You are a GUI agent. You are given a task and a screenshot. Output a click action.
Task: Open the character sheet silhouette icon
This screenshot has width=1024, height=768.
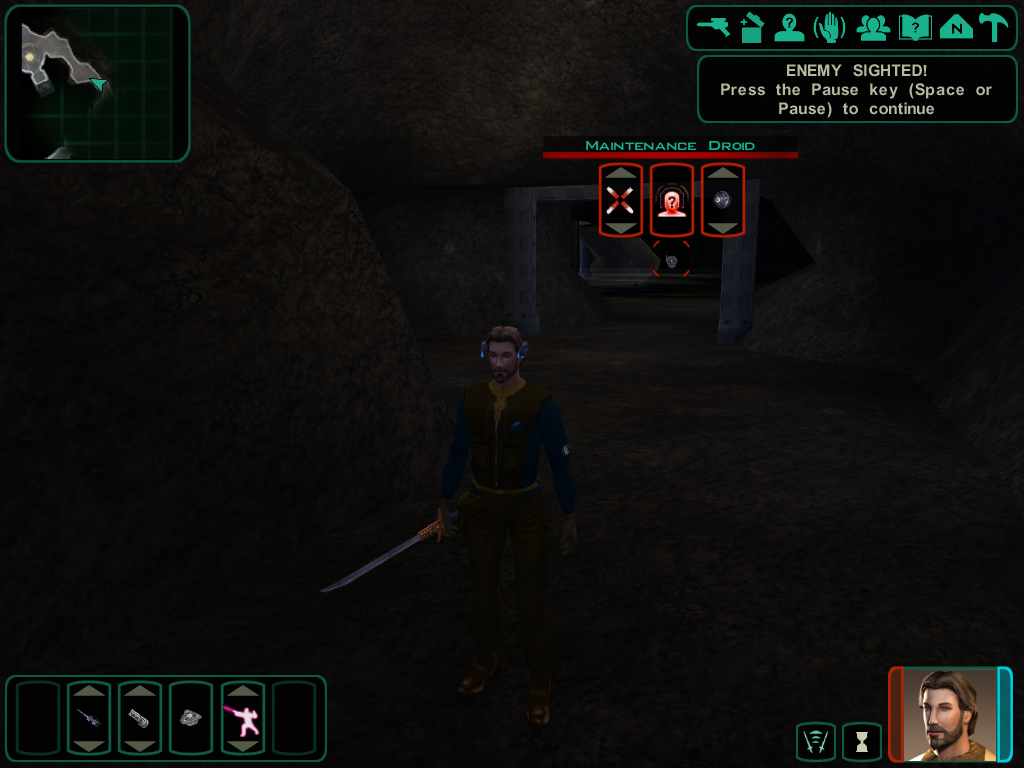[x=790, y=27]
